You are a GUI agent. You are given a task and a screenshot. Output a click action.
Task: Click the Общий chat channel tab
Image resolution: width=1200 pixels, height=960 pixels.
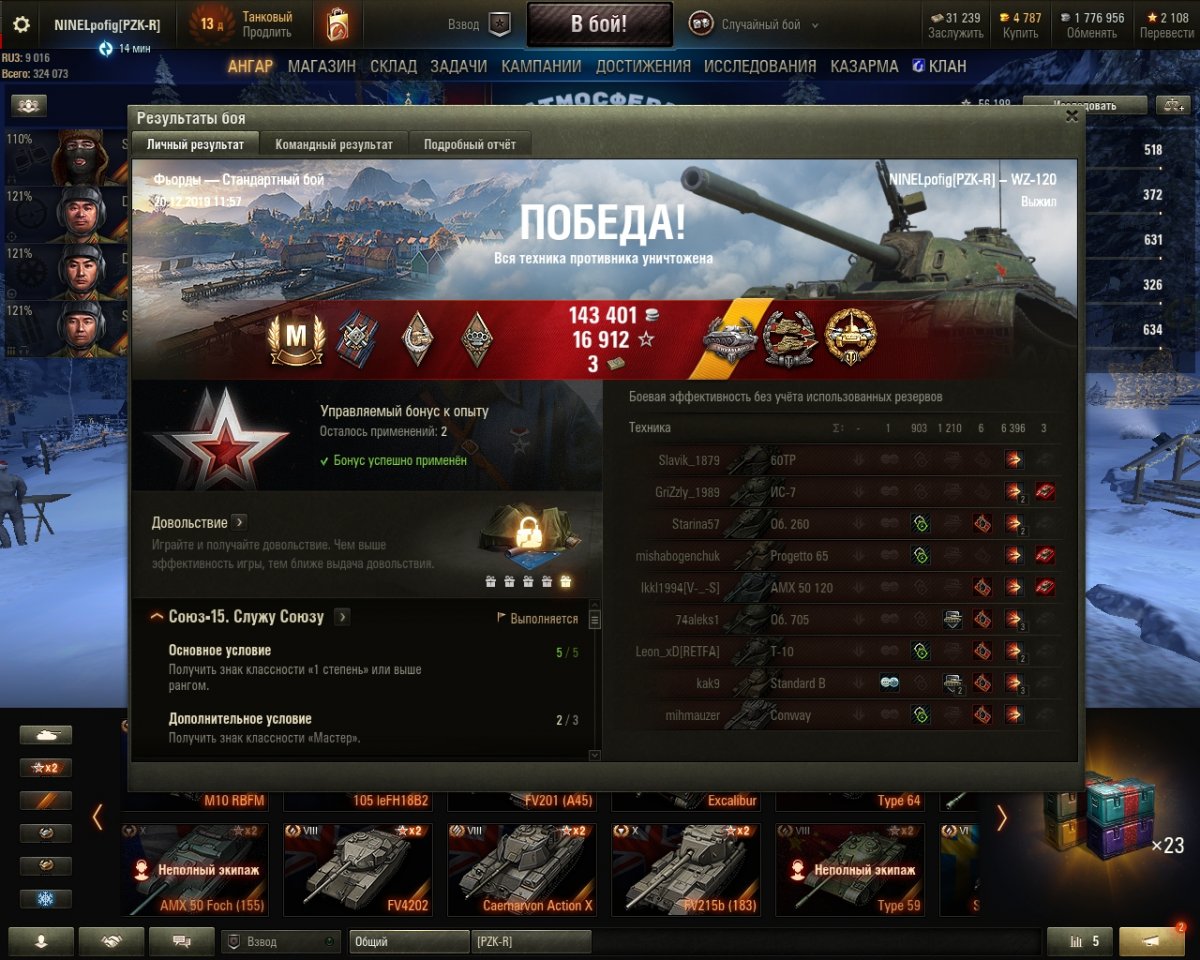408,941
